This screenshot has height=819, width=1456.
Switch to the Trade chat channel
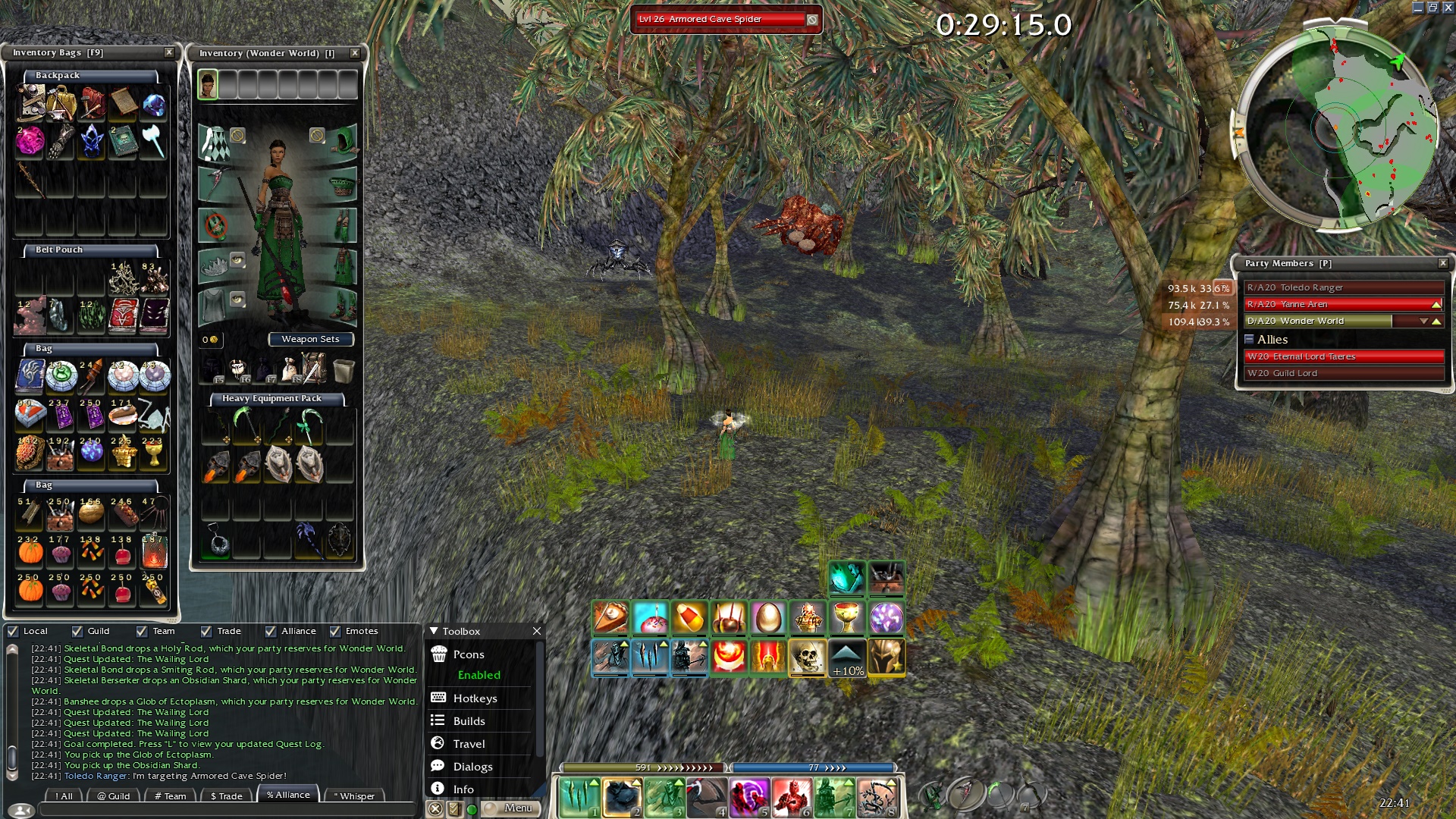tap(227, 795)
